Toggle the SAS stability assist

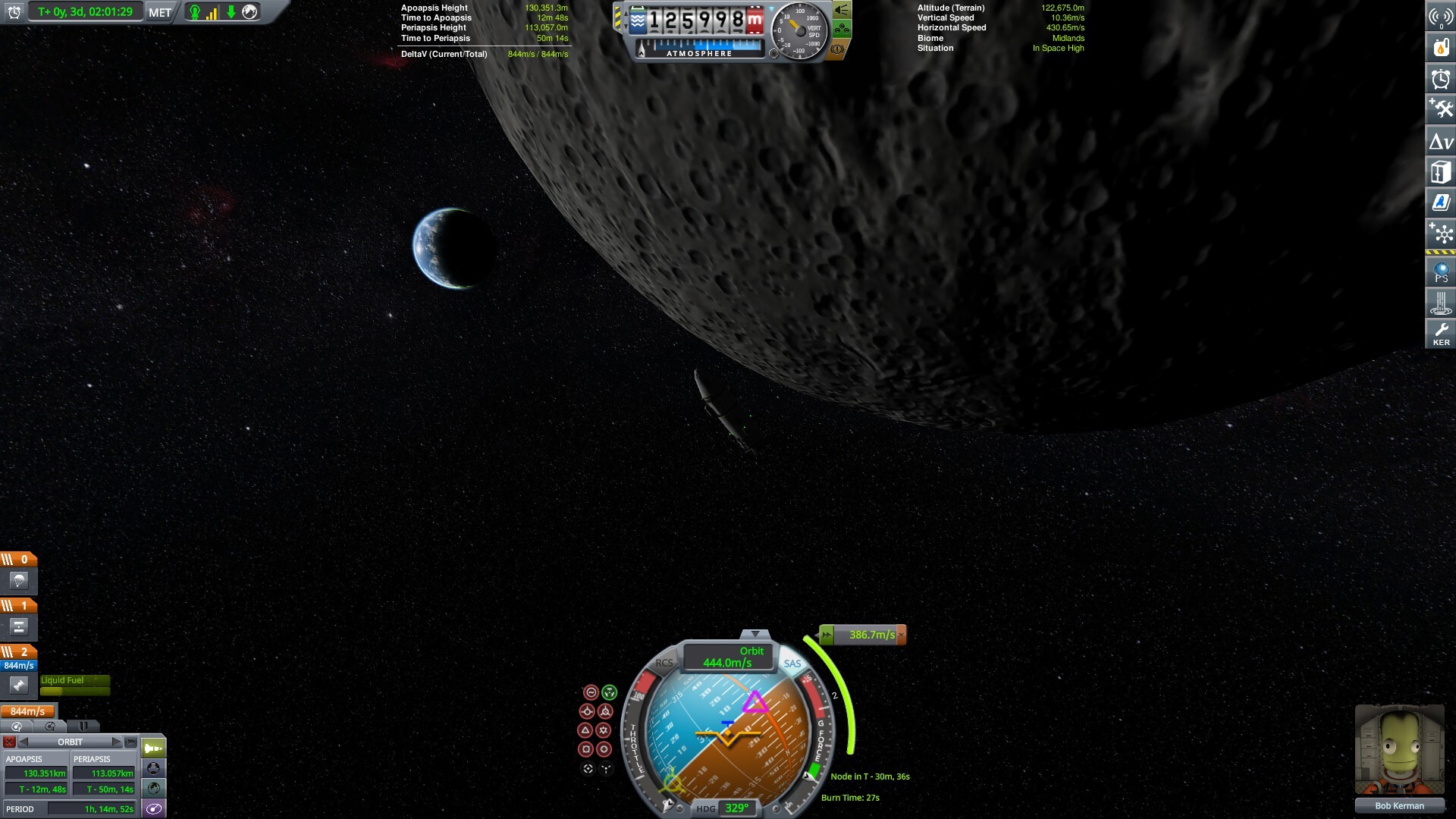click(792, 664)
